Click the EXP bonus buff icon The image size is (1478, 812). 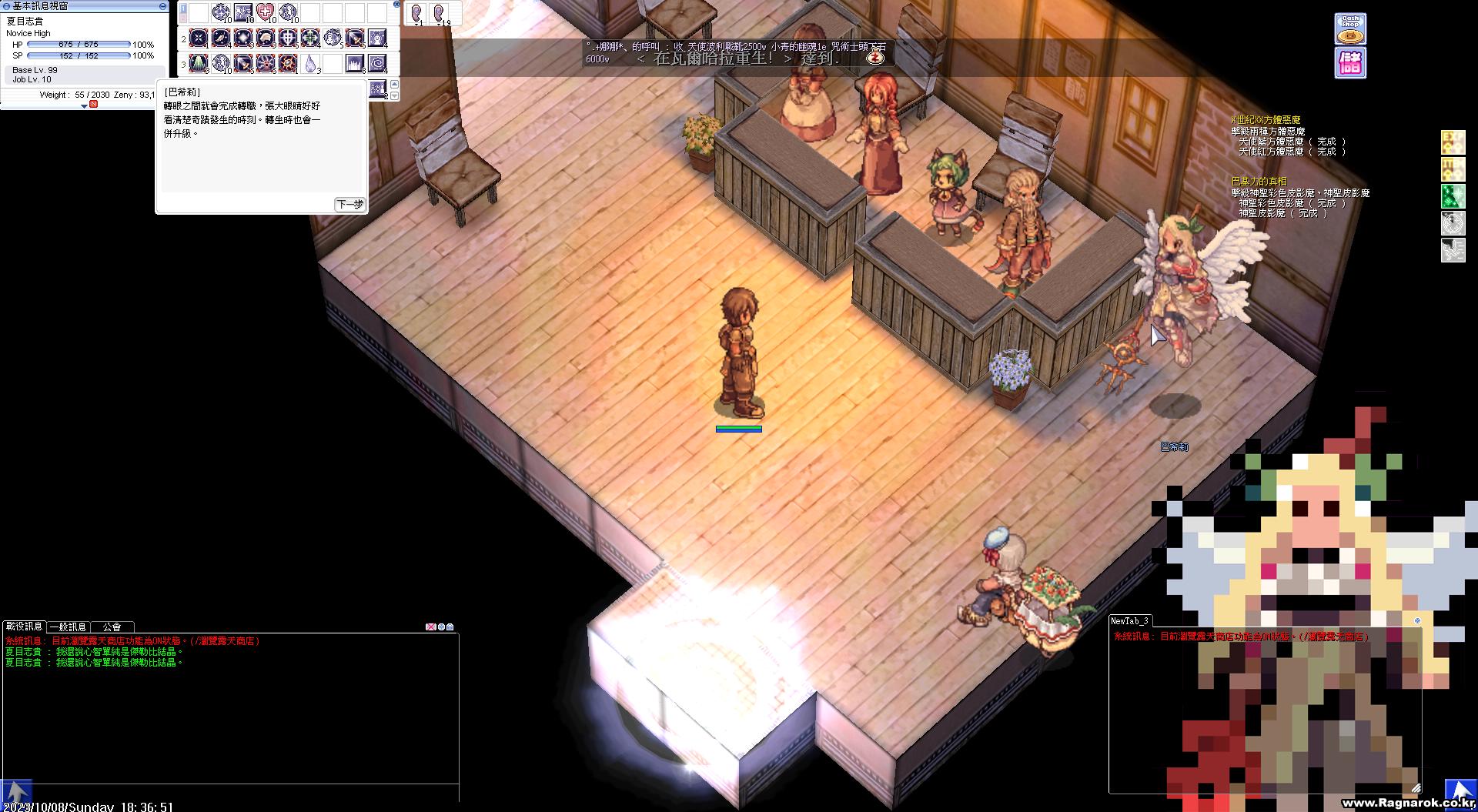tap(1453, 142)
